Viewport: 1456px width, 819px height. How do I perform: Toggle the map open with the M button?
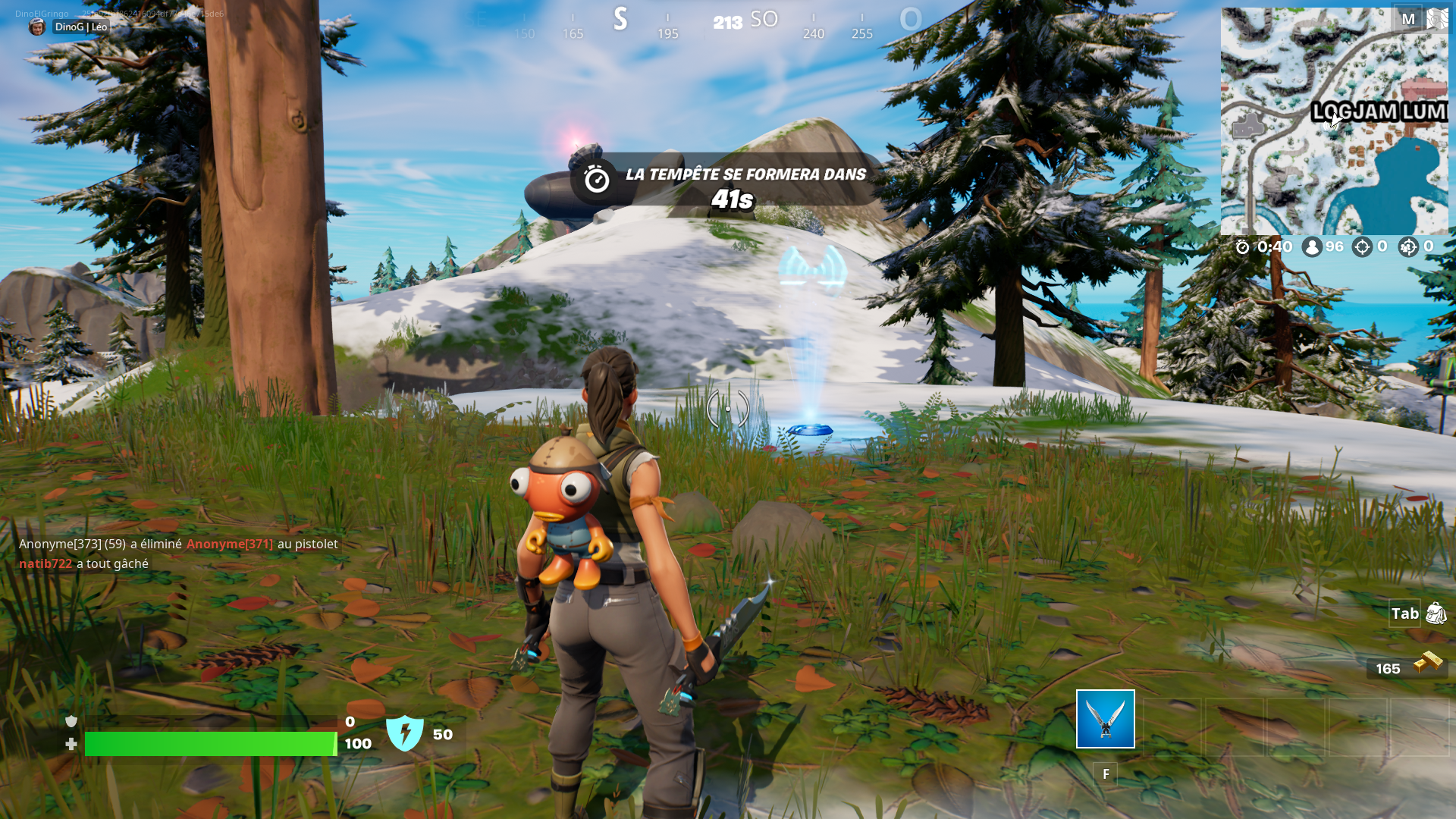(x=1409, y=18)
